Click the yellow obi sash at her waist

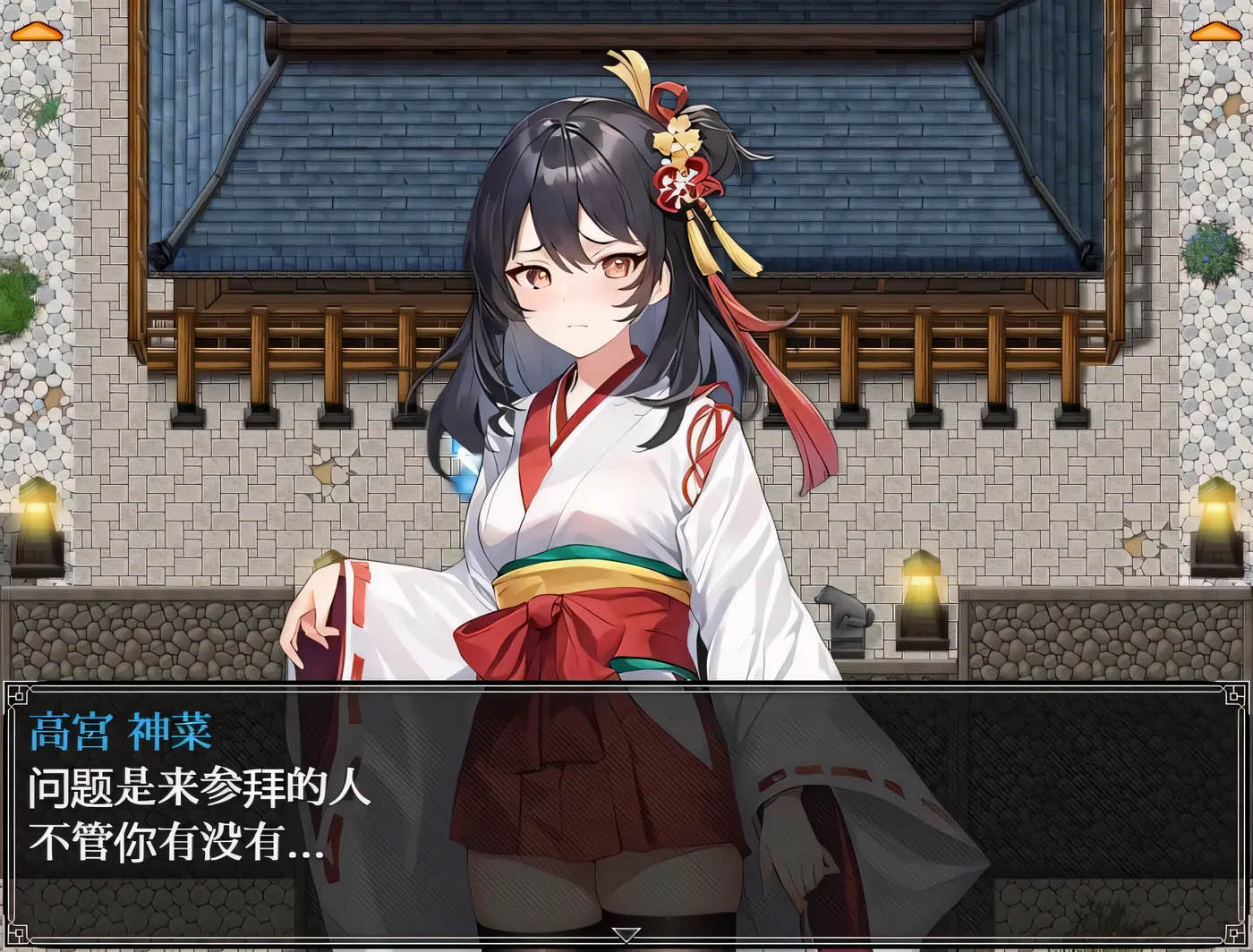[582, 577]
